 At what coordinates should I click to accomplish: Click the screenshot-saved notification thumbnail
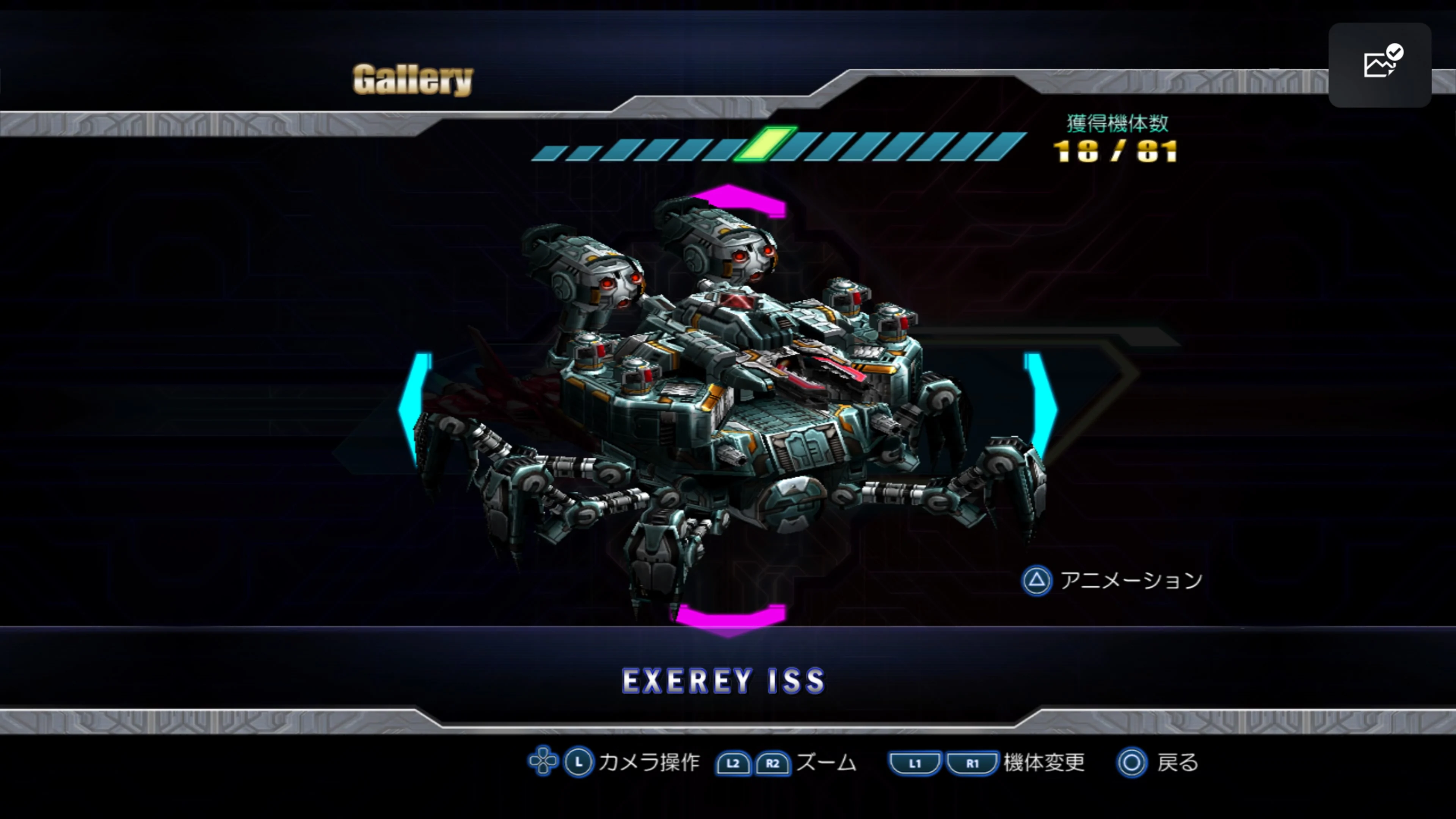coord(1379,66)
